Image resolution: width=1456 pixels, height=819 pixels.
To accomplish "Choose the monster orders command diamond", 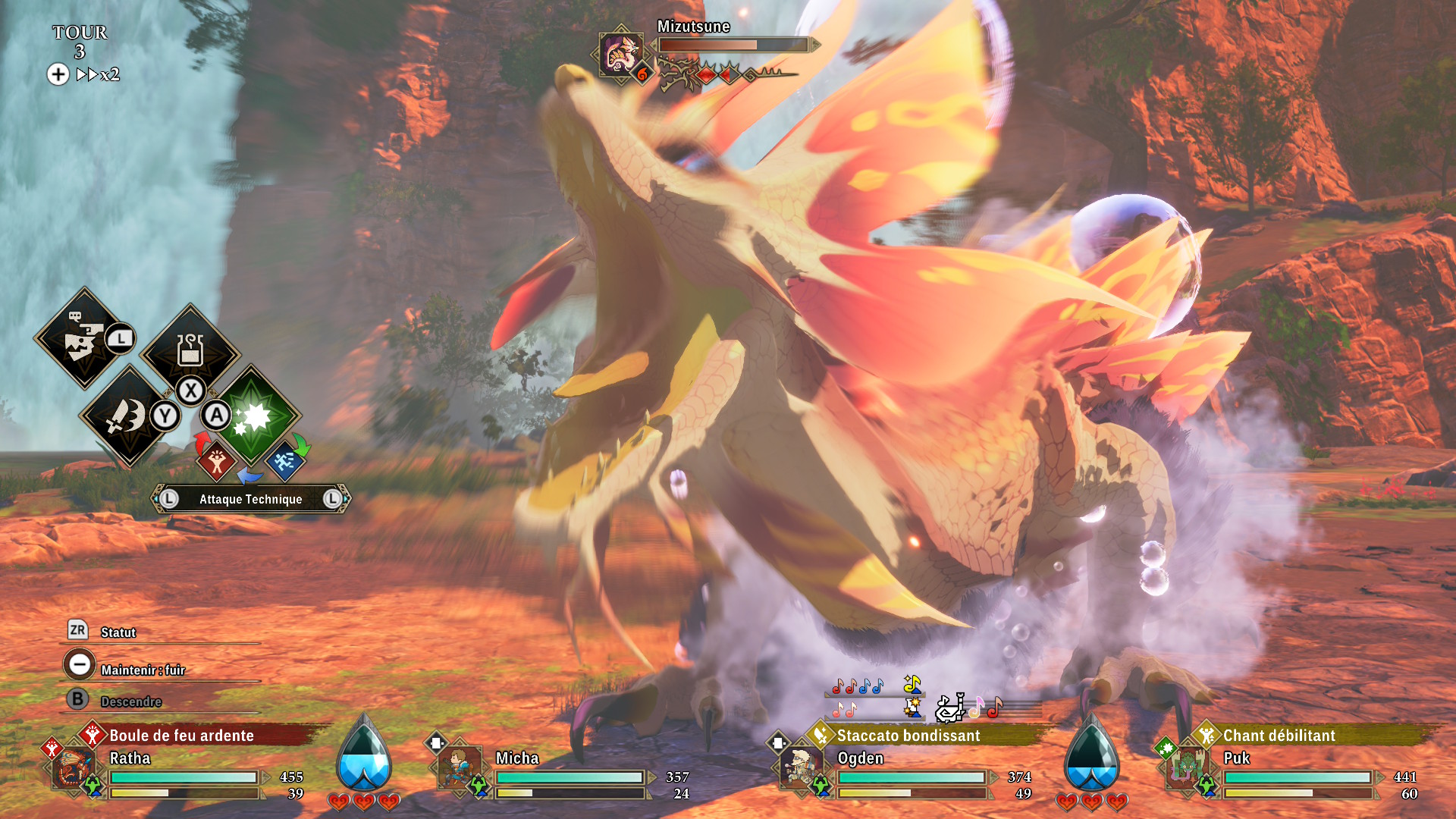I will tap(82, 338).
